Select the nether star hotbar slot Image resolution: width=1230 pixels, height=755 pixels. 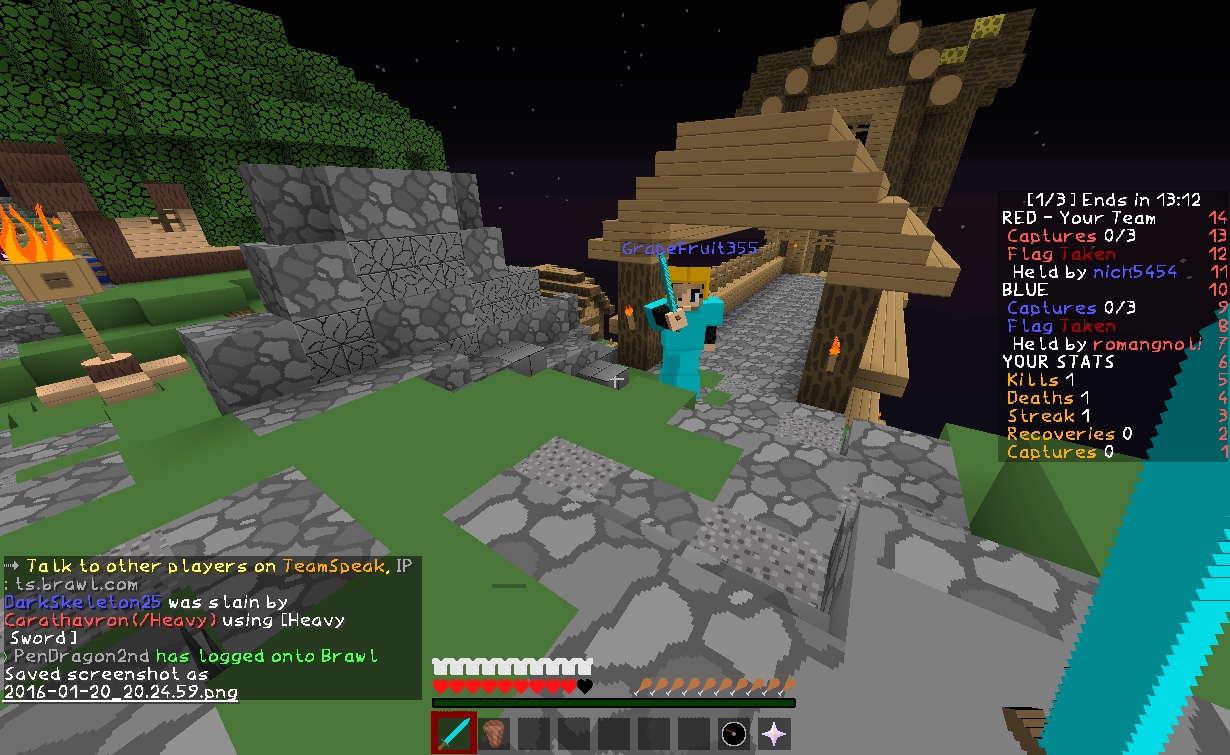(774, 733)
